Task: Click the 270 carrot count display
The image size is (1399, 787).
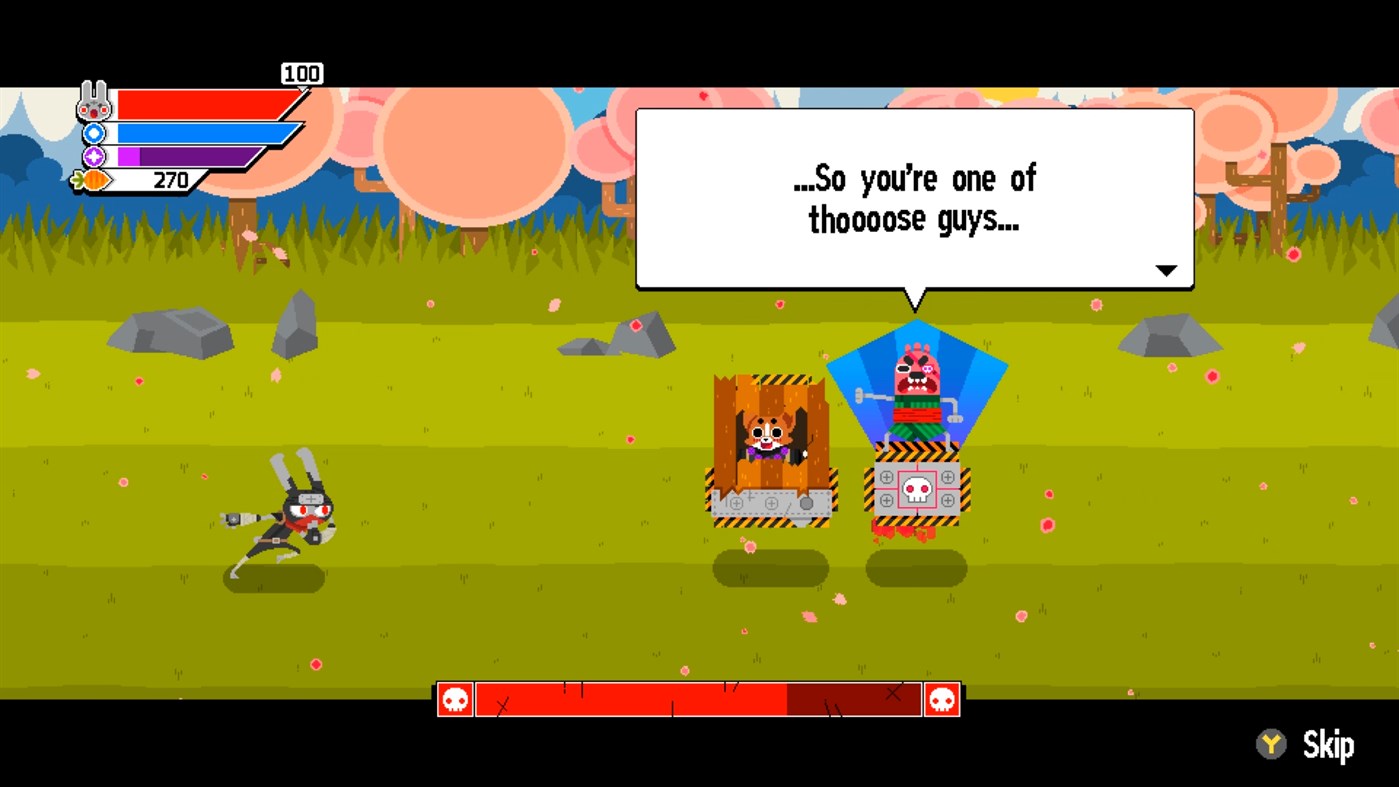Action: point(172,181)
